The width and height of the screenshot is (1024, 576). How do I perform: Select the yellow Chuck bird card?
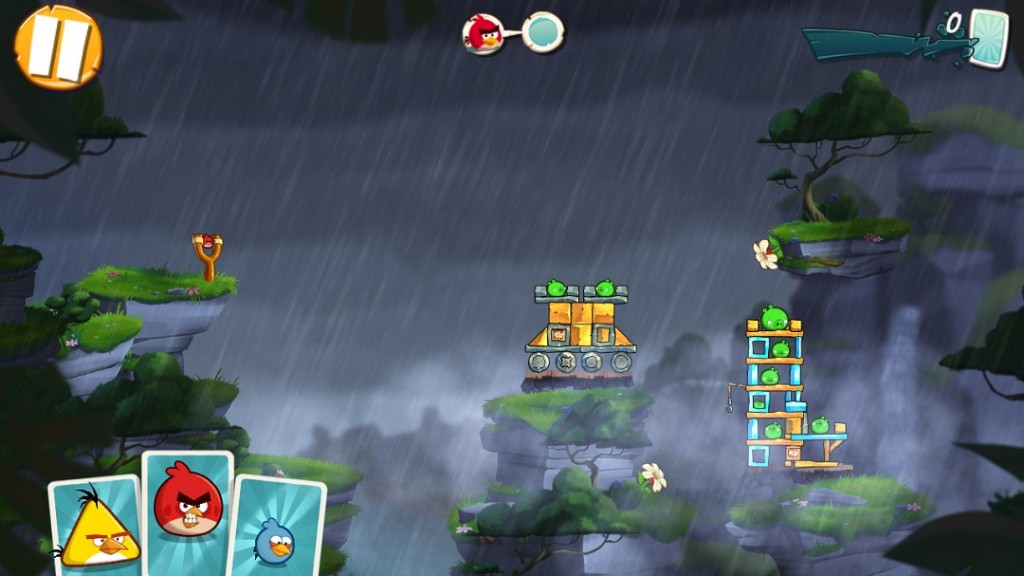tap(97, 524)
